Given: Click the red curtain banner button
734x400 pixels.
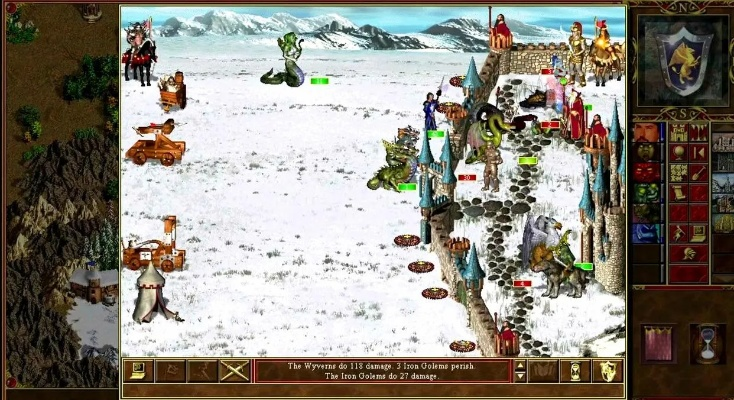Looking at the screenshot, I should (x=658, y=343).
